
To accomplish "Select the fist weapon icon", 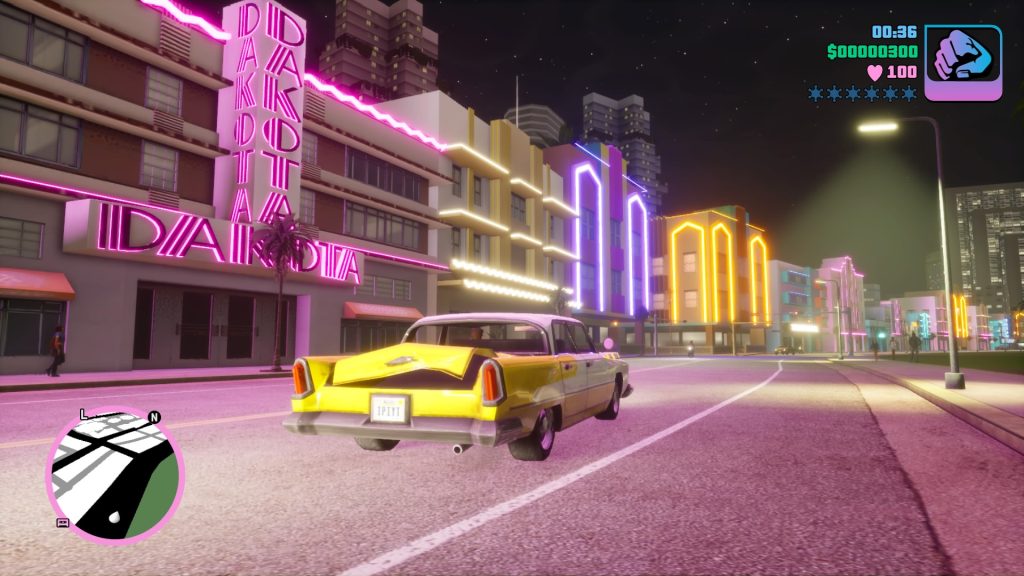I will point(962,62).
